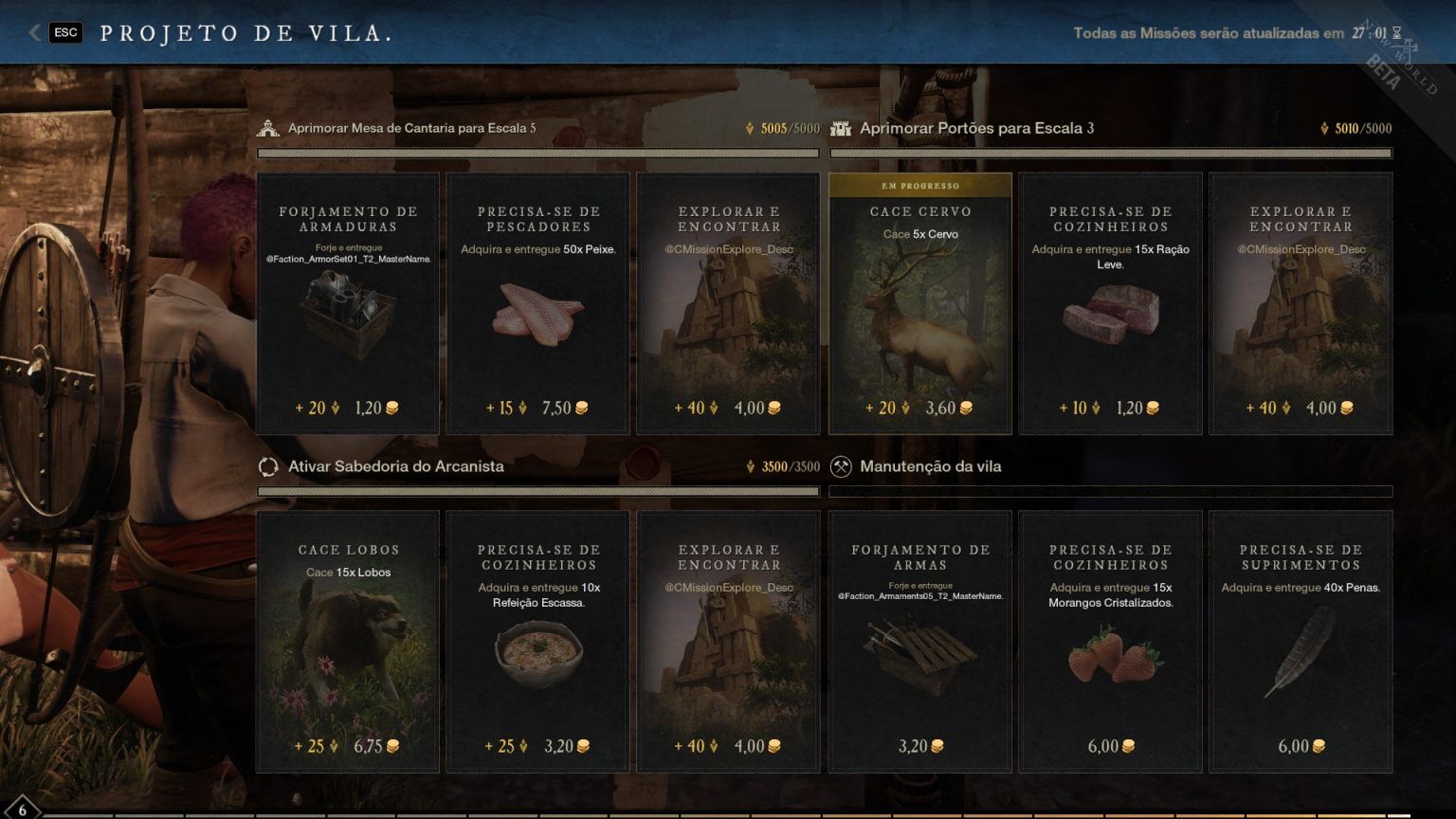Click the circular emblem beside "Ativar Sabedoria do Arcanista"
This screenshot has width=1456, height=819.
coord(268,466)
